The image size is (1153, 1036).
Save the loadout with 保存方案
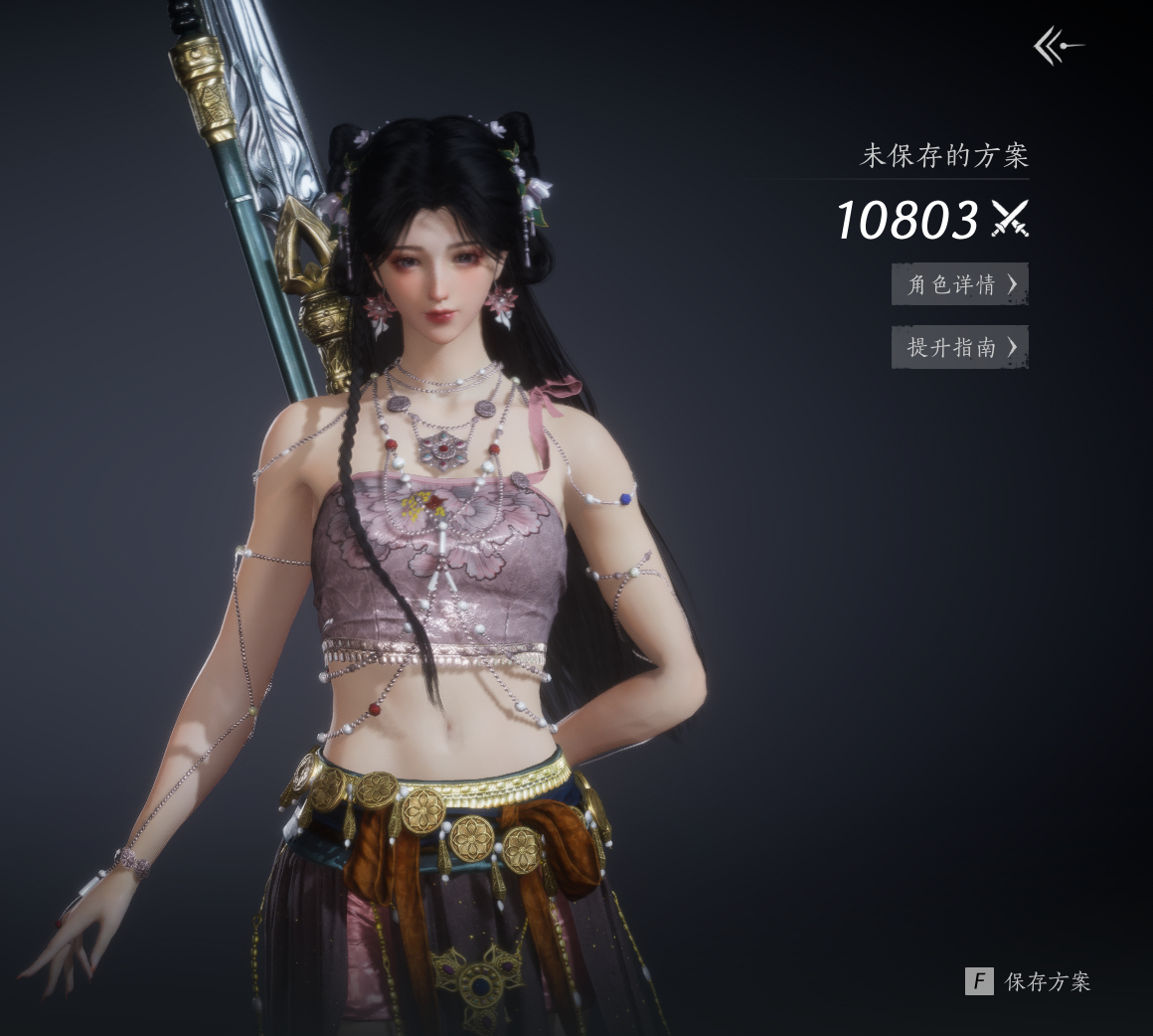click(1029, 982)
